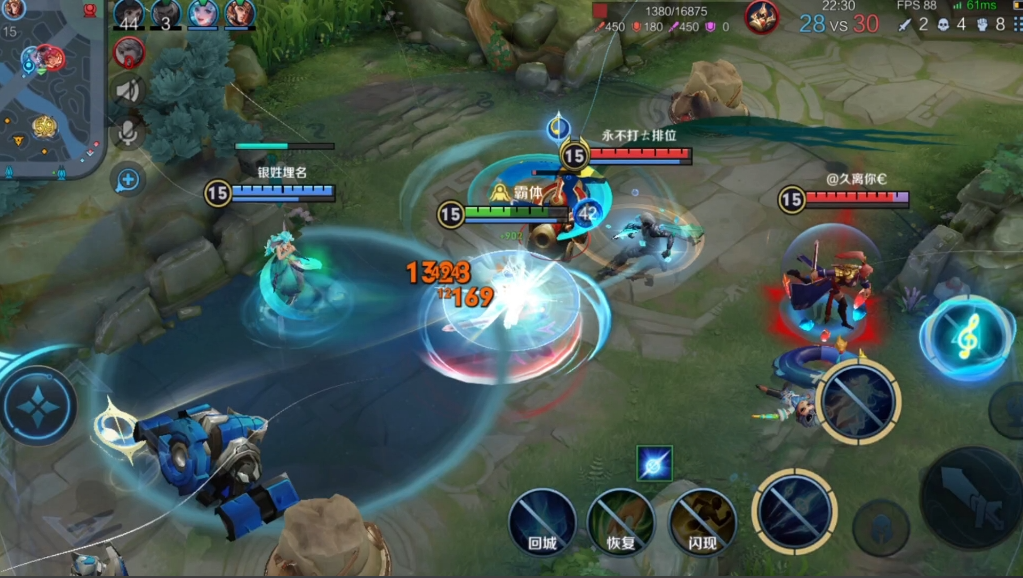Select the red-ringed enemy portrait below teammates

click(128, 51)
